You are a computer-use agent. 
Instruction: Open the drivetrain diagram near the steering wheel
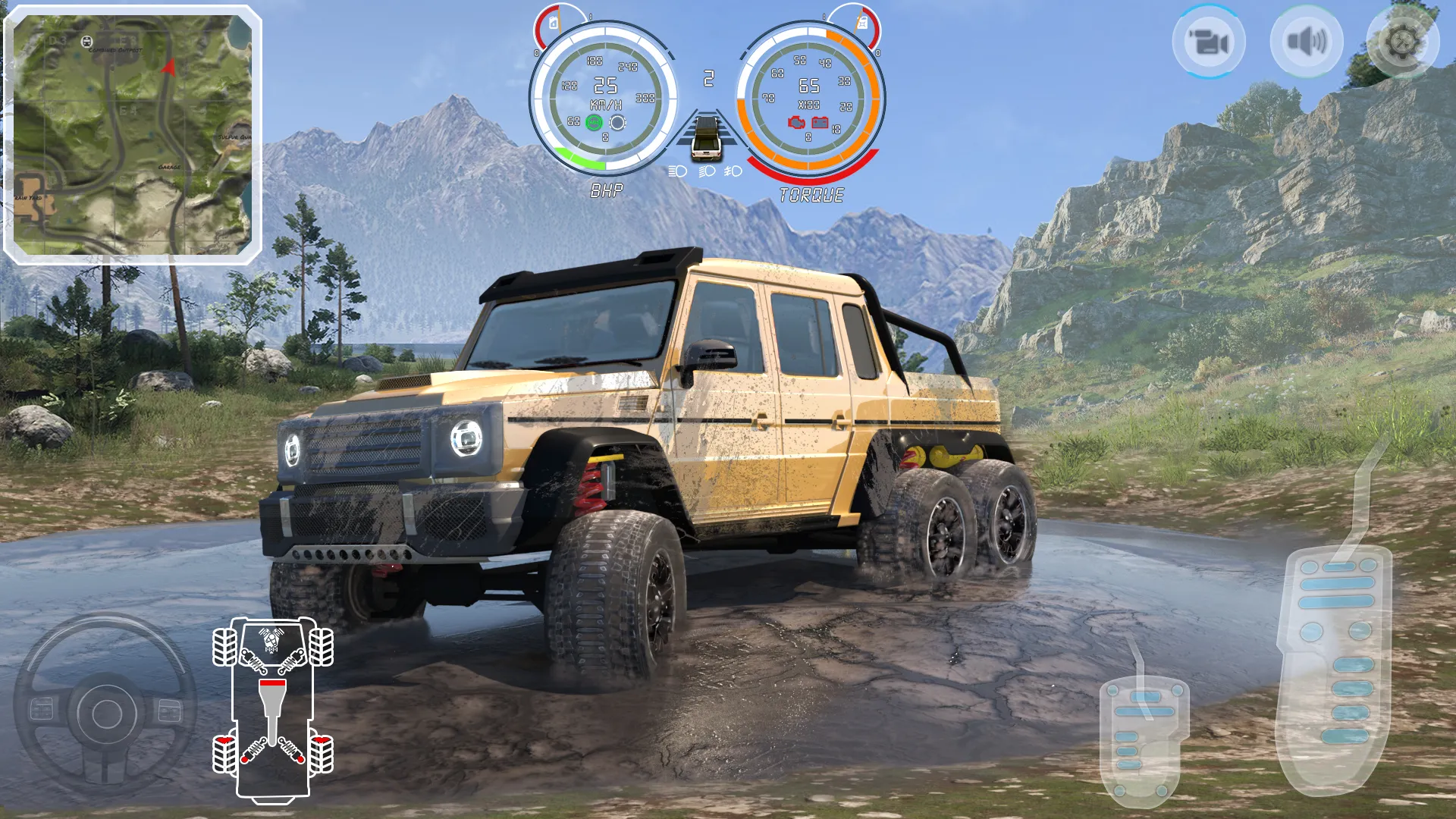[x=273, y=713]
